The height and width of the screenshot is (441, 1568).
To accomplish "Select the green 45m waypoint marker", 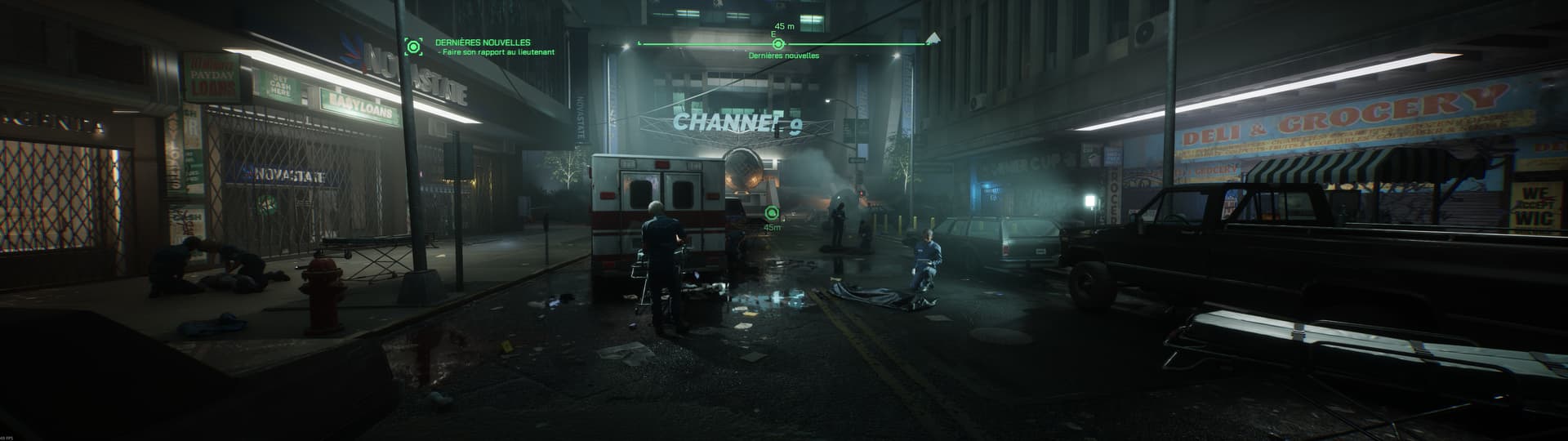I will click(x=772, y=214).
